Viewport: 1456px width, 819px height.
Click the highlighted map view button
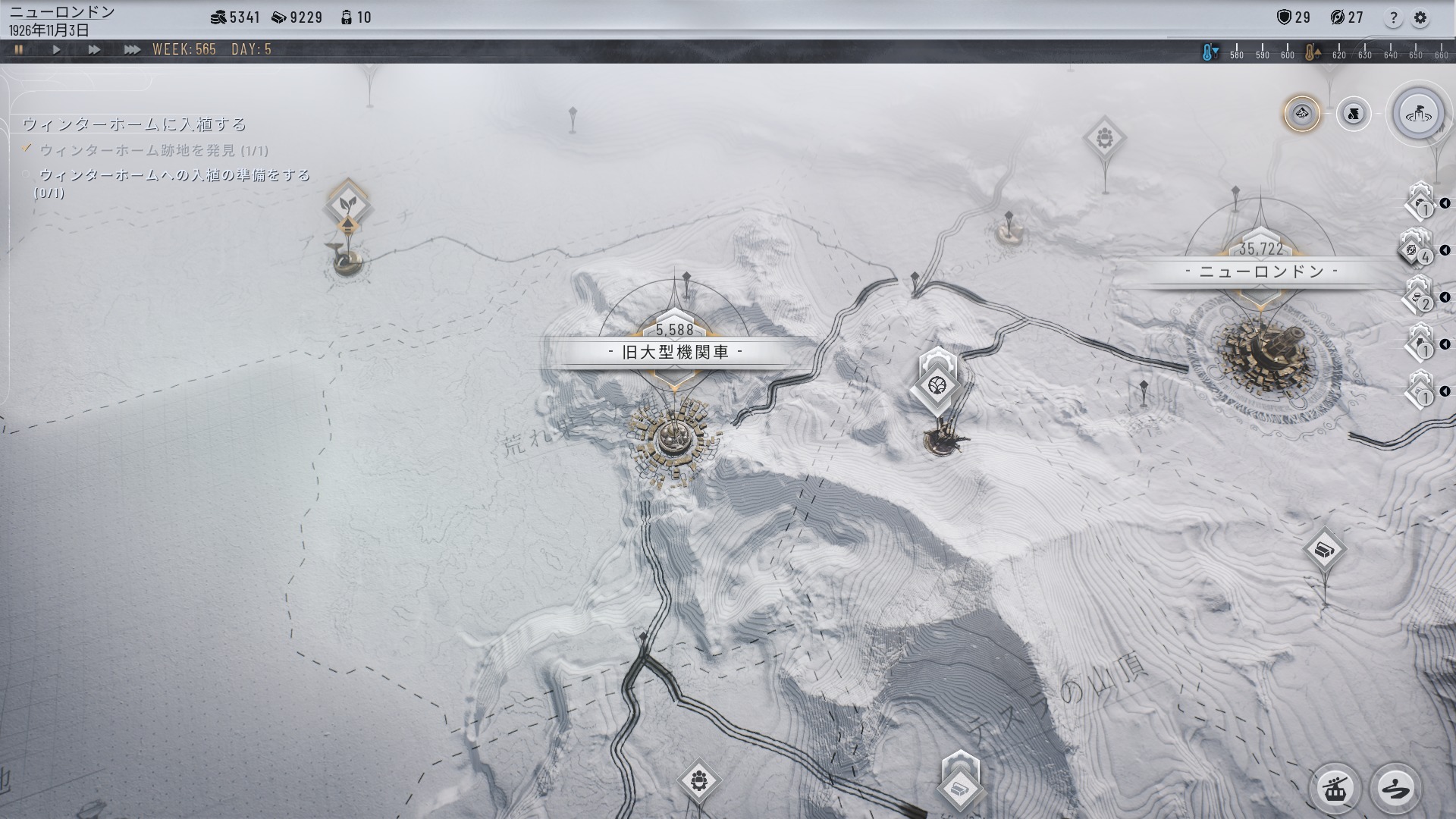[1302, 115]
